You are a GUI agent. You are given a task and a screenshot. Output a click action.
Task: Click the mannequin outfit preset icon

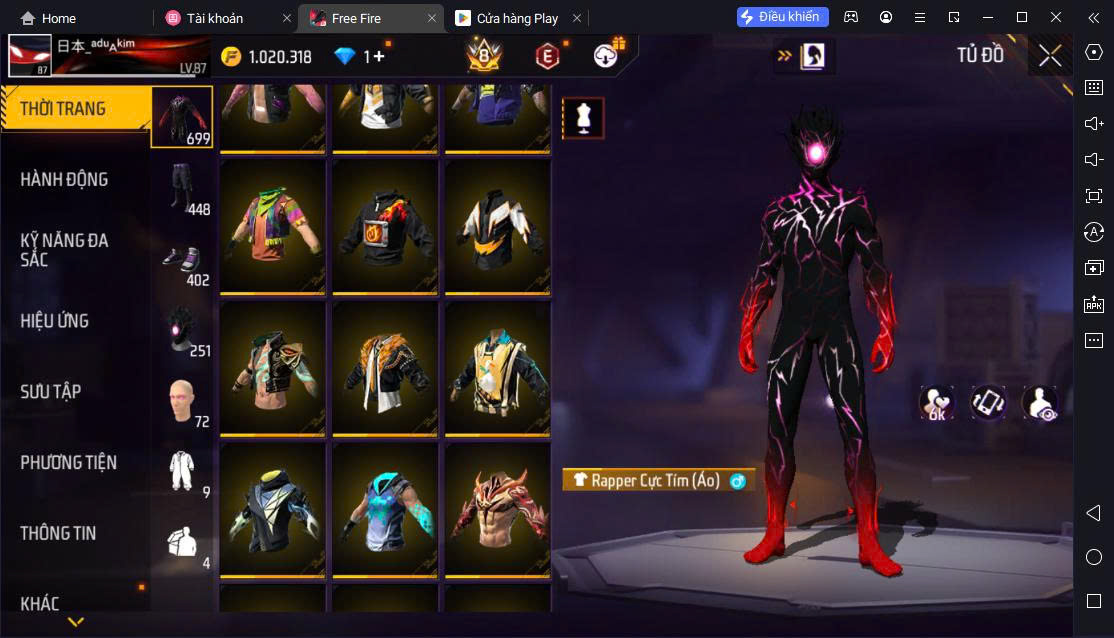[583, 118]
